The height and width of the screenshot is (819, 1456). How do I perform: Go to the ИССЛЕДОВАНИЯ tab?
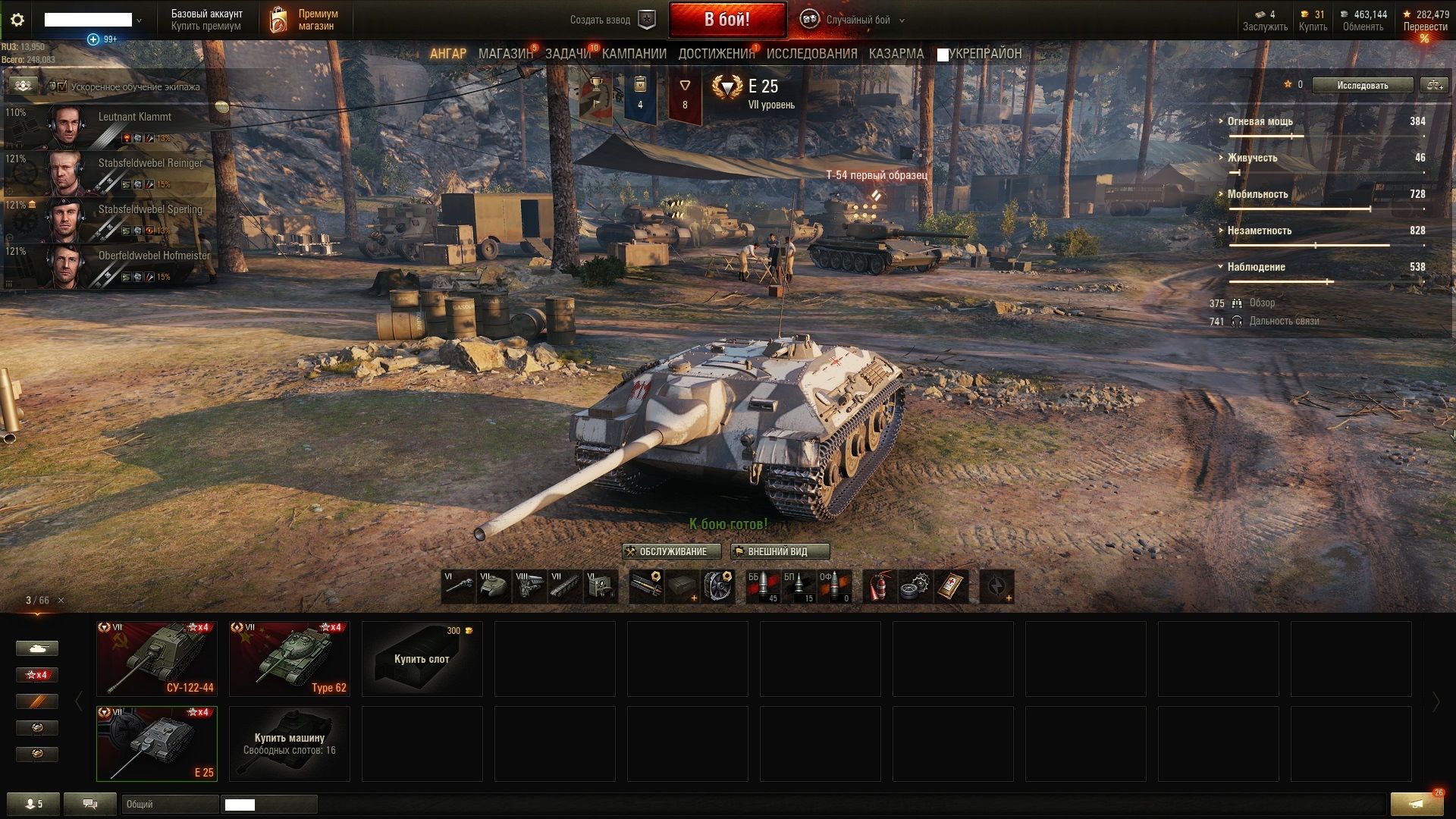[x=811, y=54]
